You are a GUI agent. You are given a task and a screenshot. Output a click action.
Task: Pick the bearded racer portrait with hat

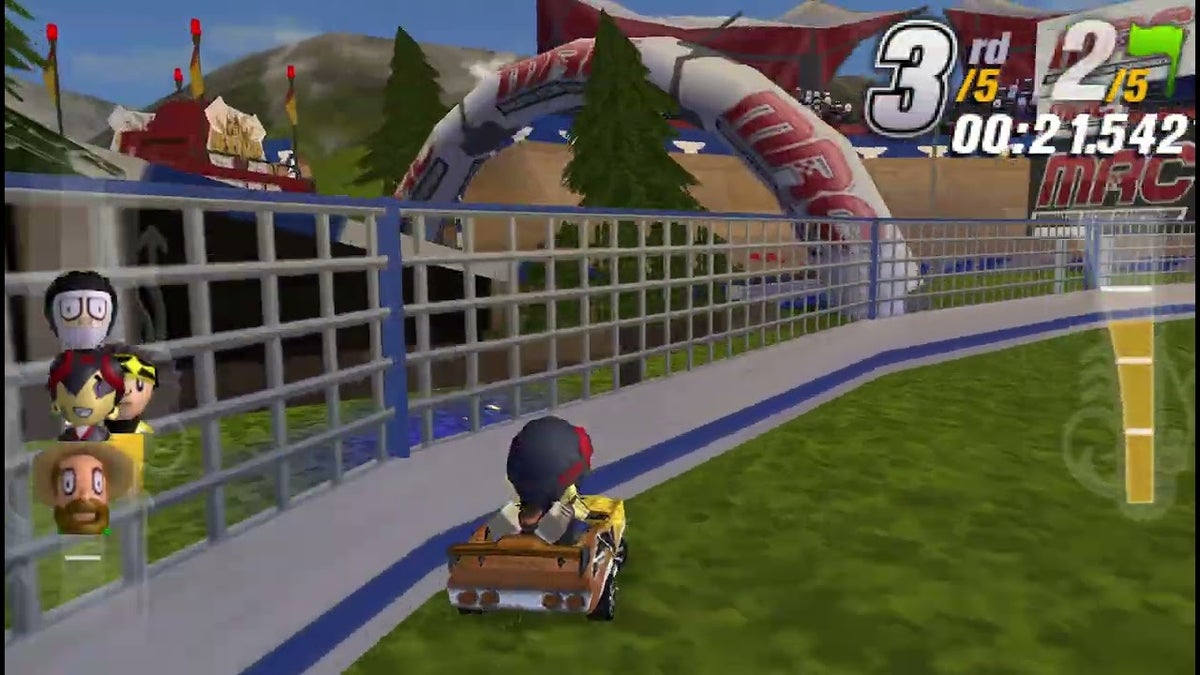(82, 487)
